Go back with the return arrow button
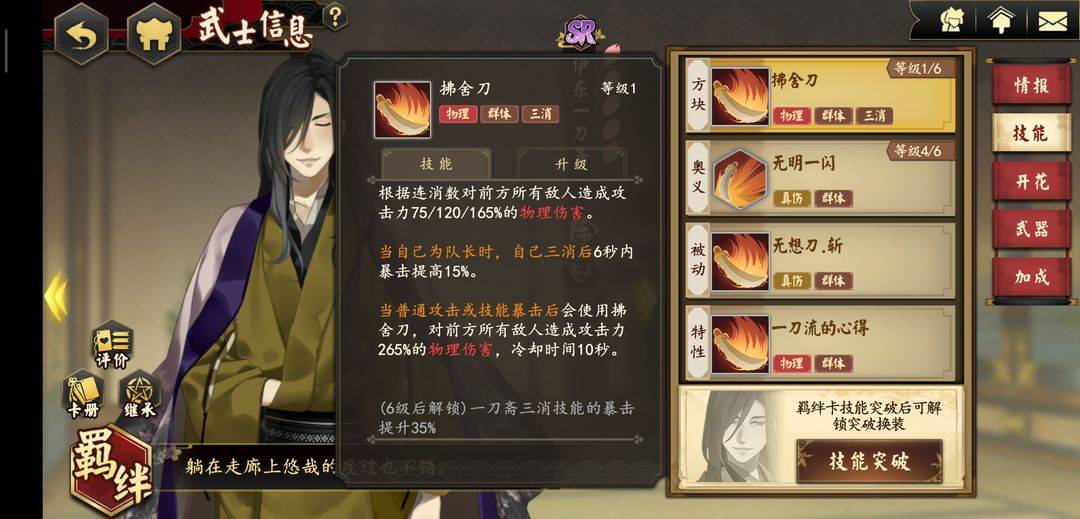 coord(82,34)
